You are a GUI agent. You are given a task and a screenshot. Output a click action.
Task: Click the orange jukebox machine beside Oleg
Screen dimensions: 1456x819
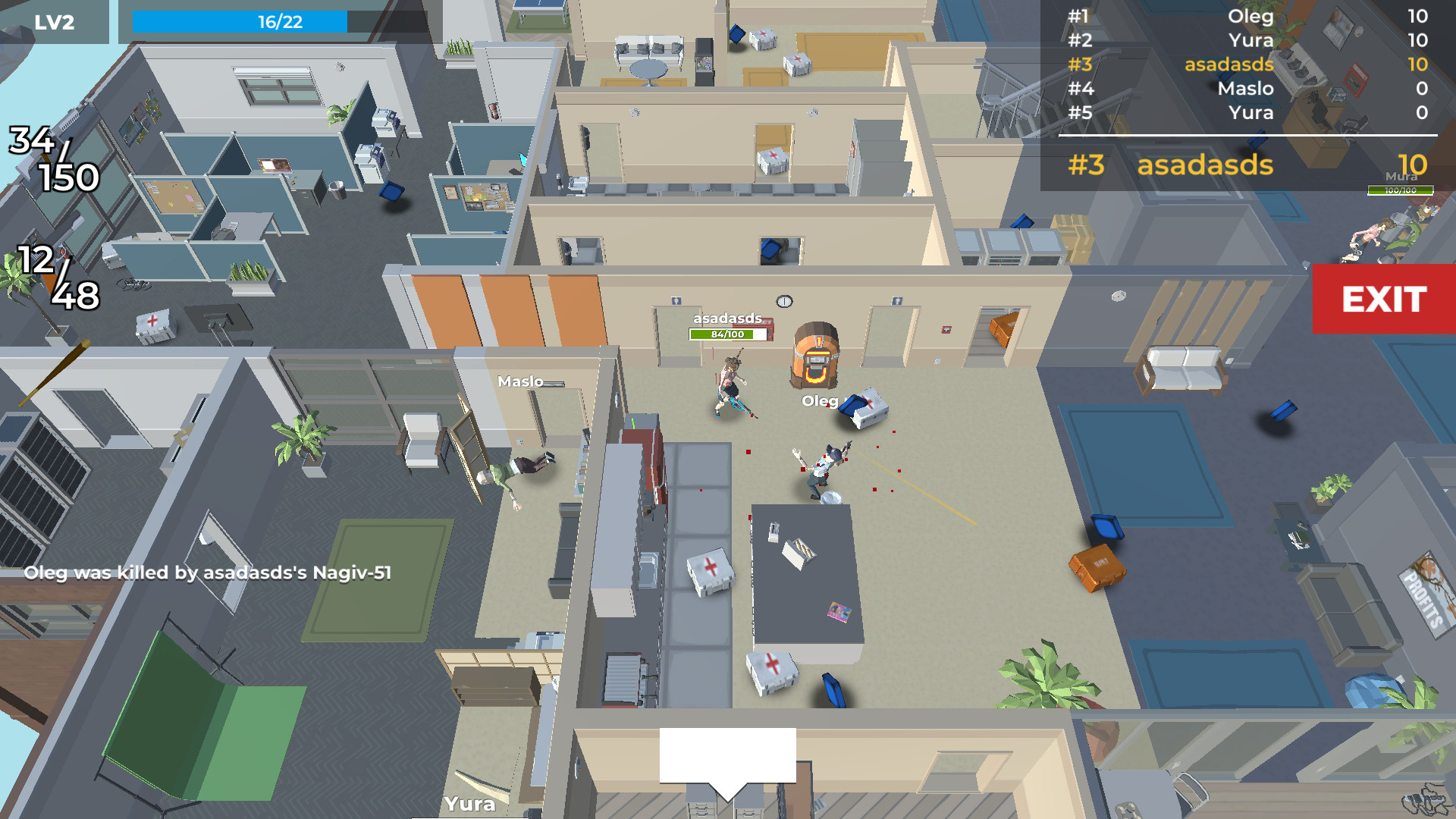click(817, 356)
